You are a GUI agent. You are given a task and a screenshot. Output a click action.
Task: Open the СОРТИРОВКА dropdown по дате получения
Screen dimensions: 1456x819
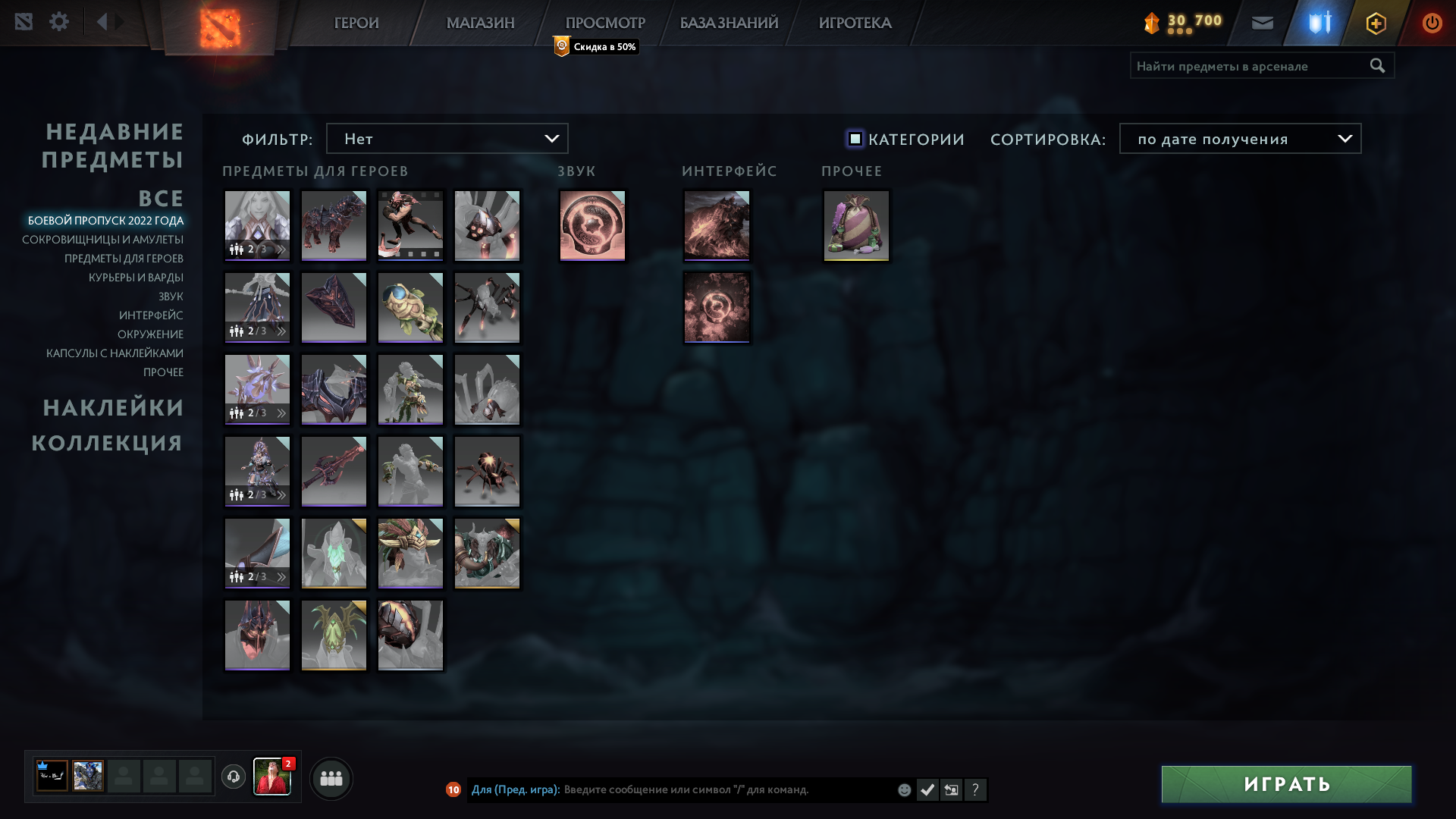(1239, 138)
